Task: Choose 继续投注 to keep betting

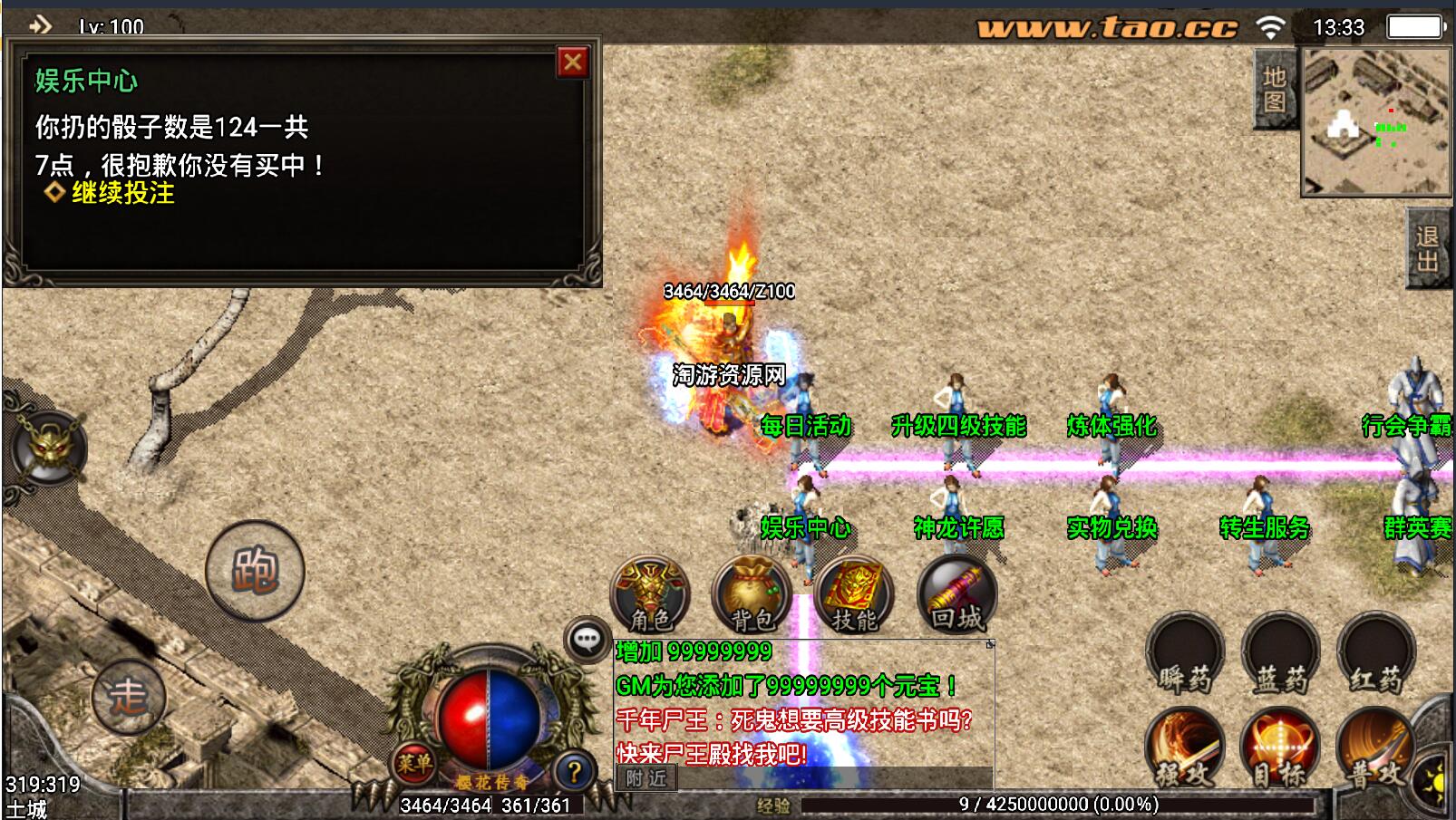Action: (x=122, y=193)
